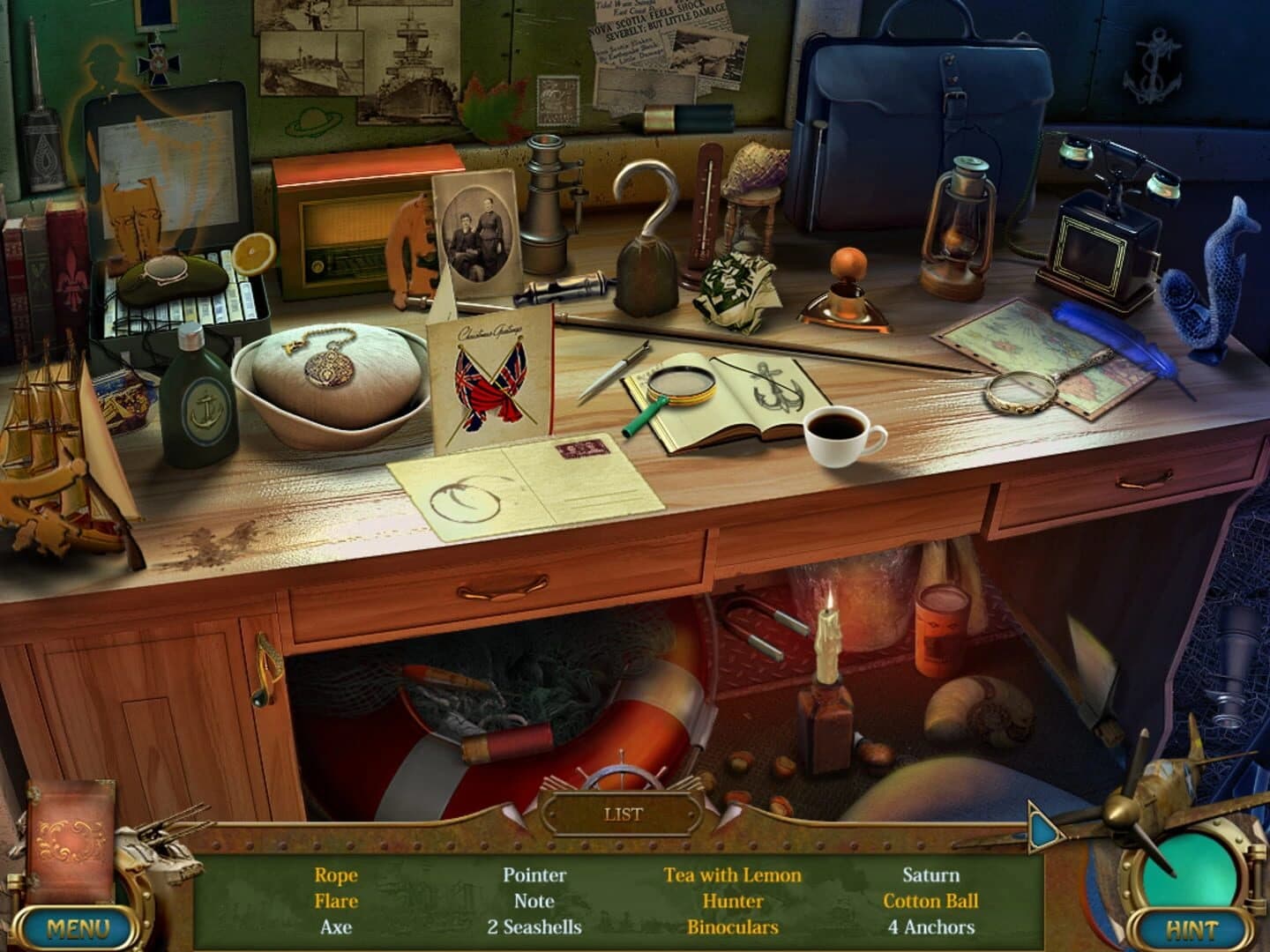Select "4 Anchors" in the item list
1270x952 pixels.
930,926
